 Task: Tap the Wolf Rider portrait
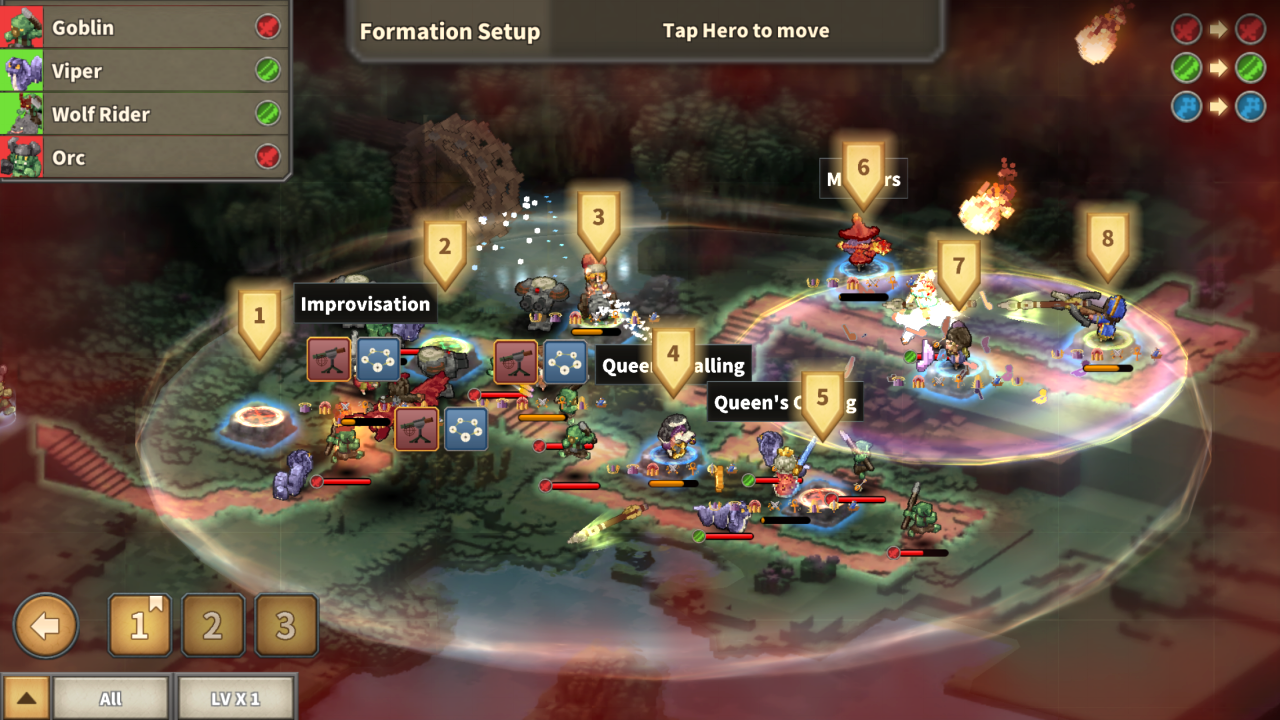[24, 114]
